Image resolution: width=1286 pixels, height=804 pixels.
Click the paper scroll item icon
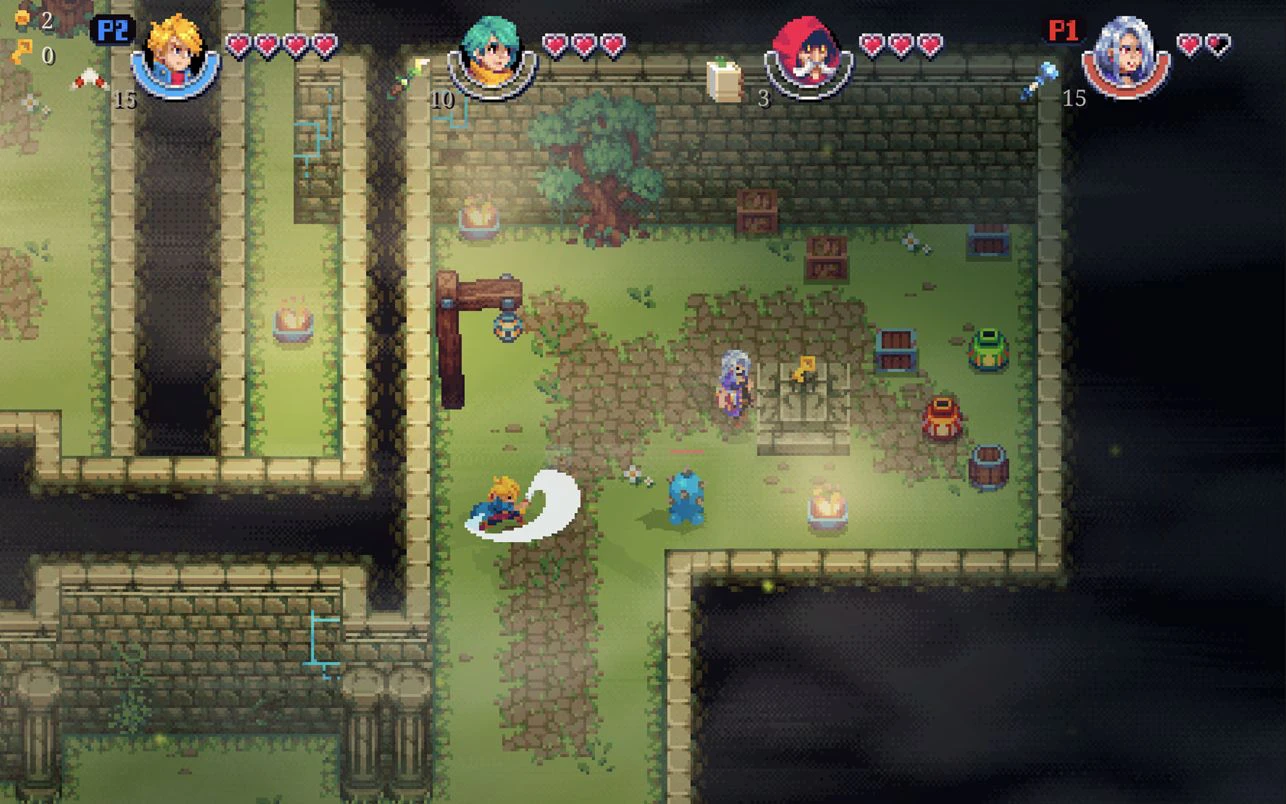point(725,80)
